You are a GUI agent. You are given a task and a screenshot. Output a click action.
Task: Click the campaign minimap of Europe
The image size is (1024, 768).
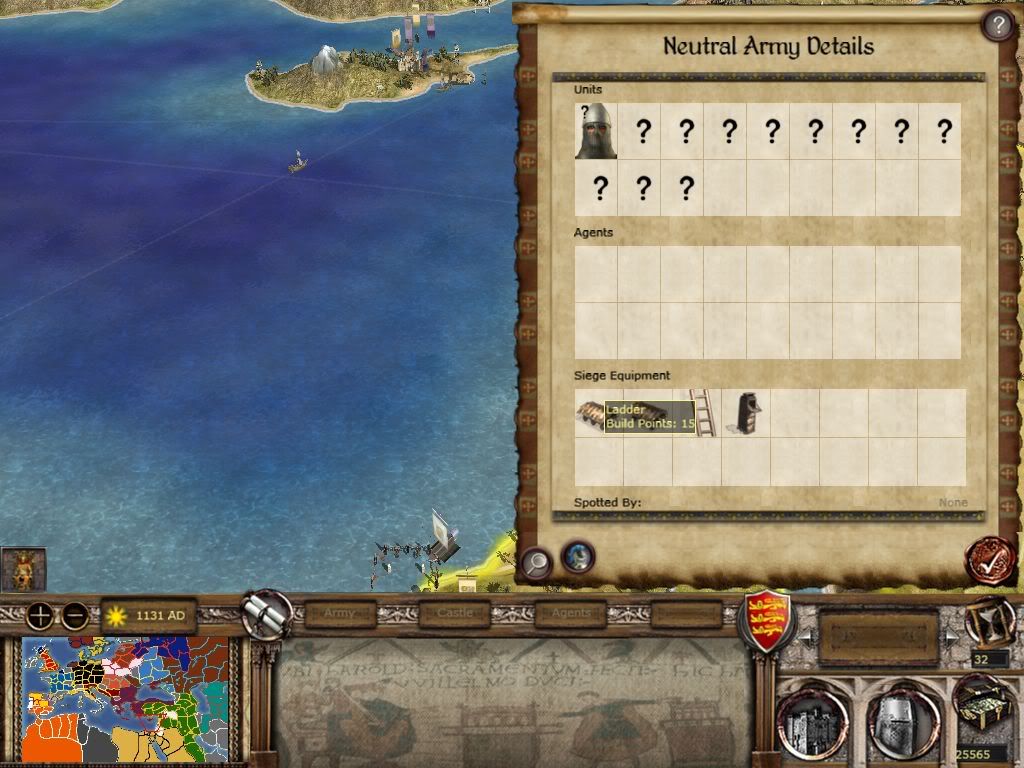click(x=126, y=700)
